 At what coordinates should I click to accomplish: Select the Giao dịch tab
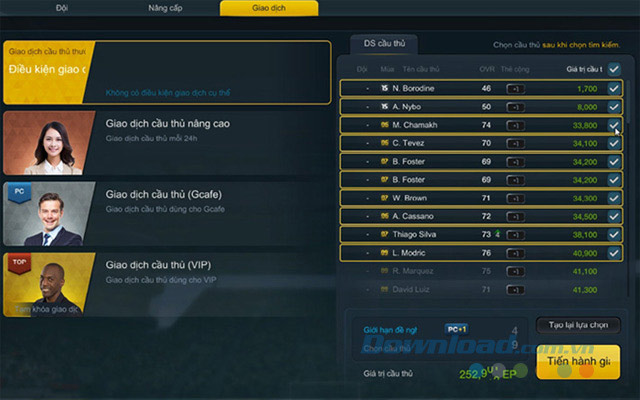click(269, 8)
